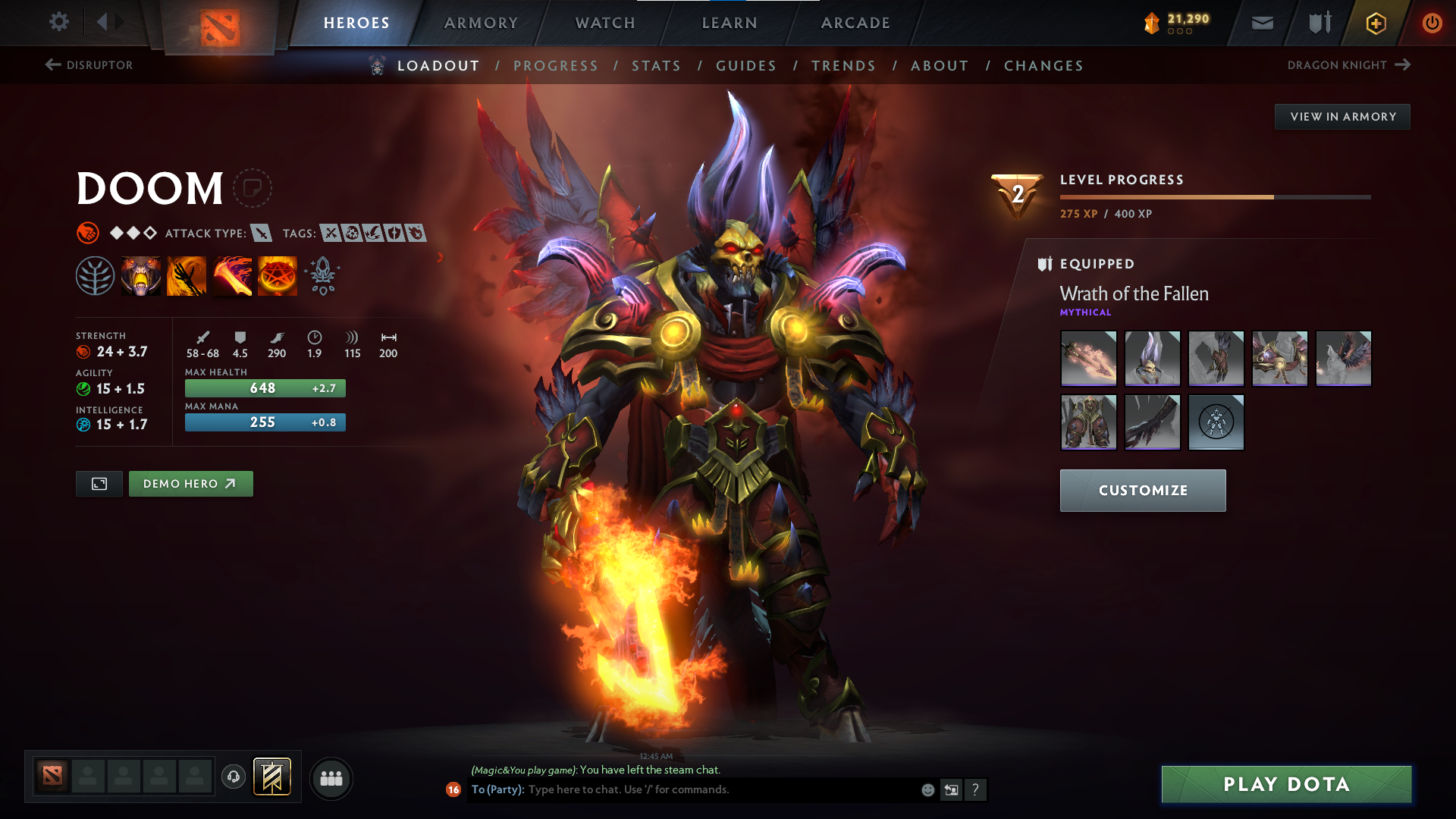Advance to Dragon Knight with the right arrow

click(x=1402, y=64)
